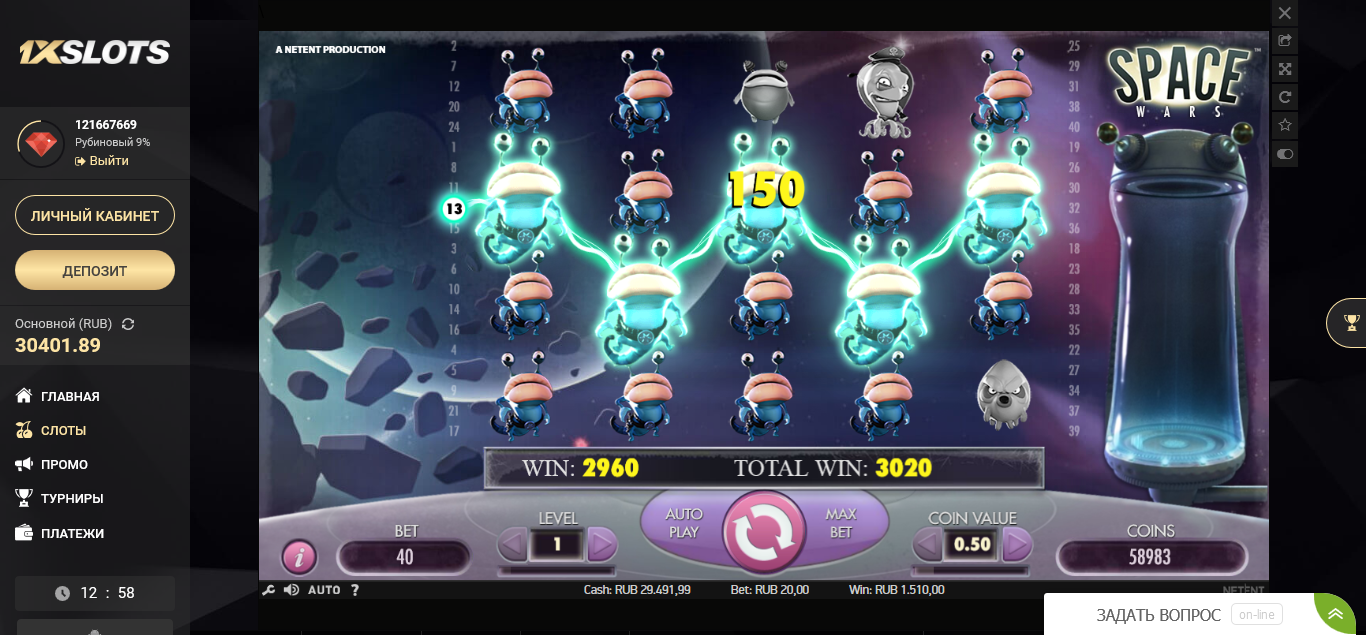The height and width of the screenshot is (635, 1366).
Task: Open the Турниры tournaments menu entry
Action: point(72,498)
